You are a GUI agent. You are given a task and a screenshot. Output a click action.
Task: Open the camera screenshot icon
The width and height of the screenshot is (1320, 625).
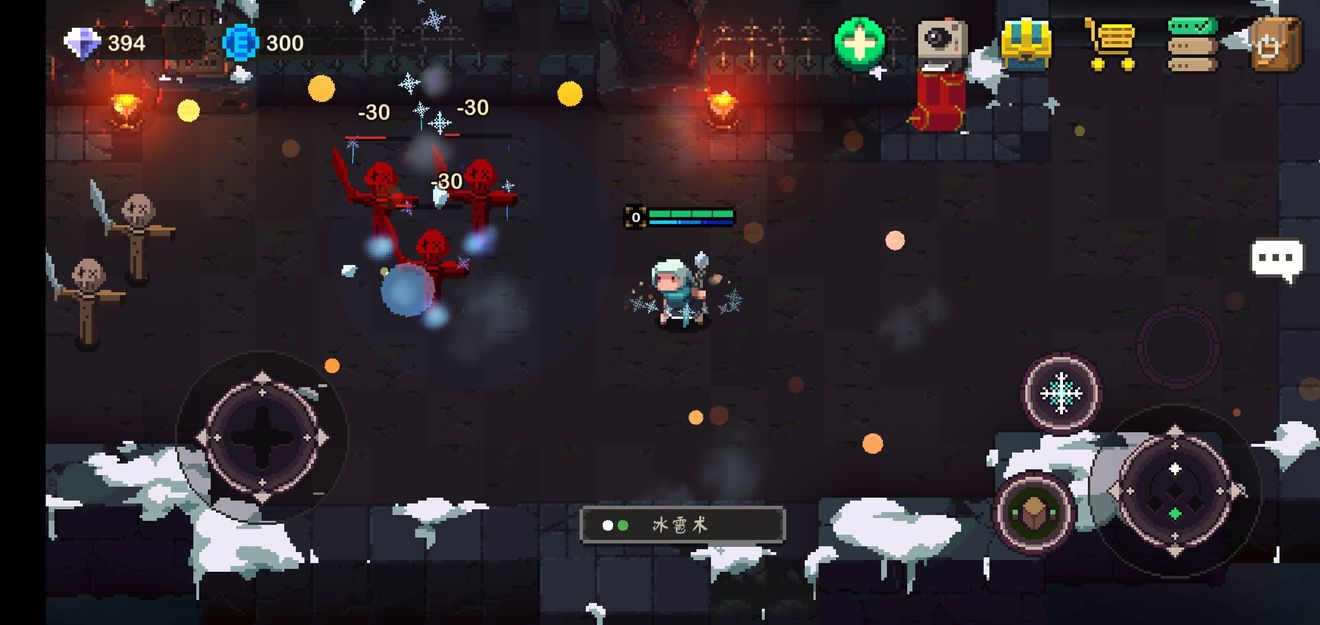pyautogui.click(x=942, y=43)
